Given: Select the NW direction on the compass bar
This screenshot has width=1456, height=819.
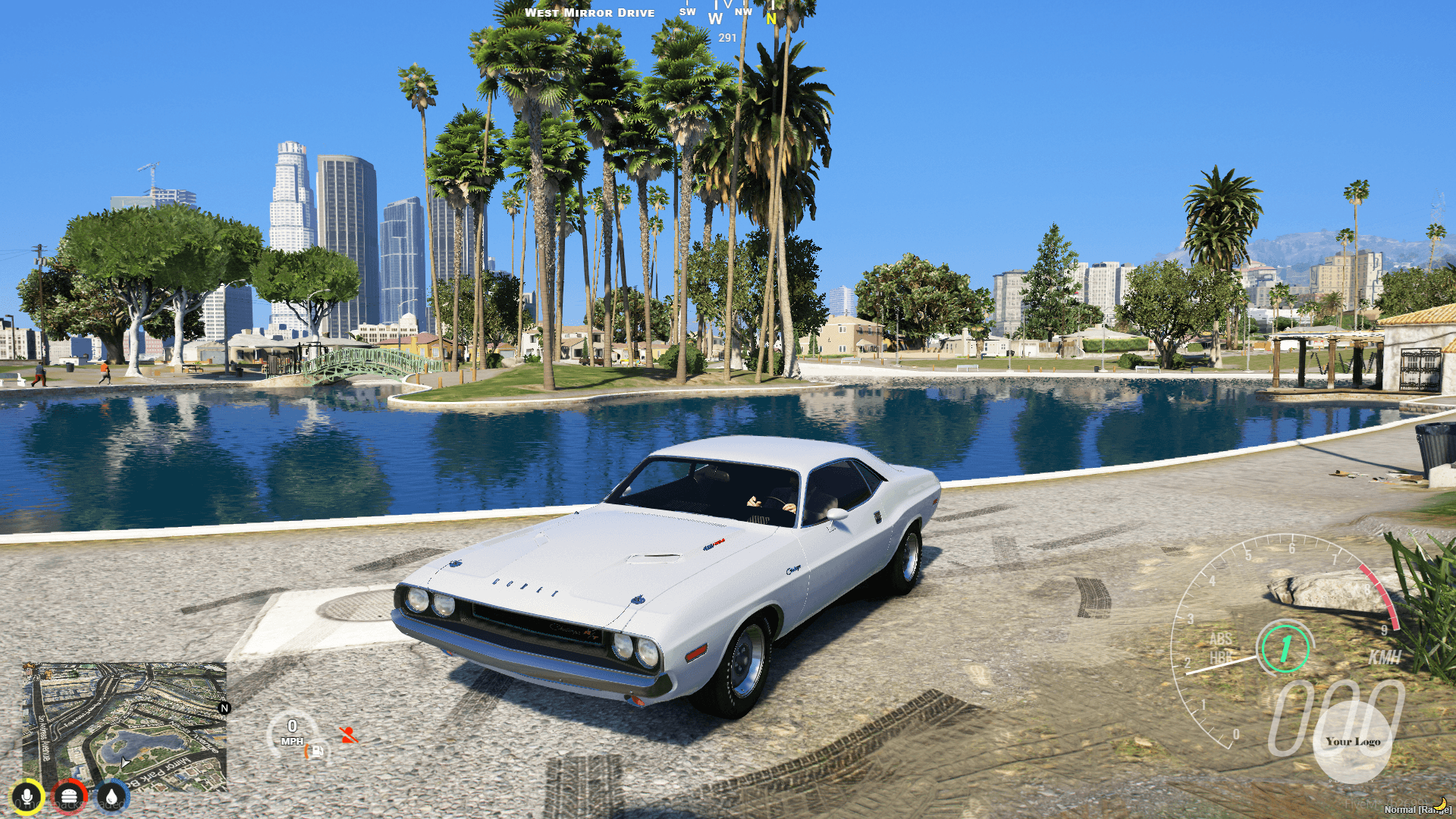Looking at the screenshot, I should (744, 11).
